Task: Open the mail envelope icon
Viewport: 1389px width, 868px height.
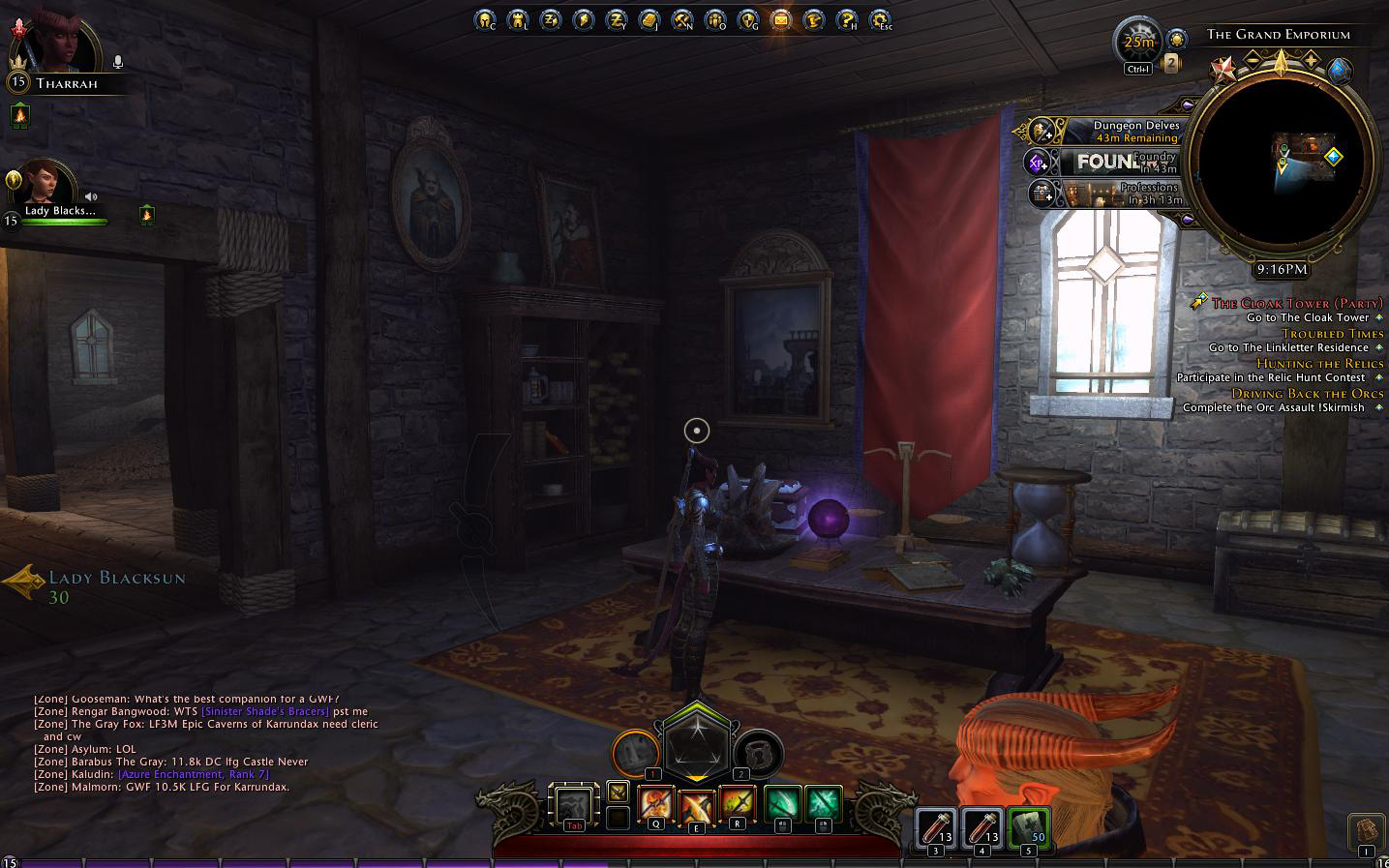Action: 780,18
